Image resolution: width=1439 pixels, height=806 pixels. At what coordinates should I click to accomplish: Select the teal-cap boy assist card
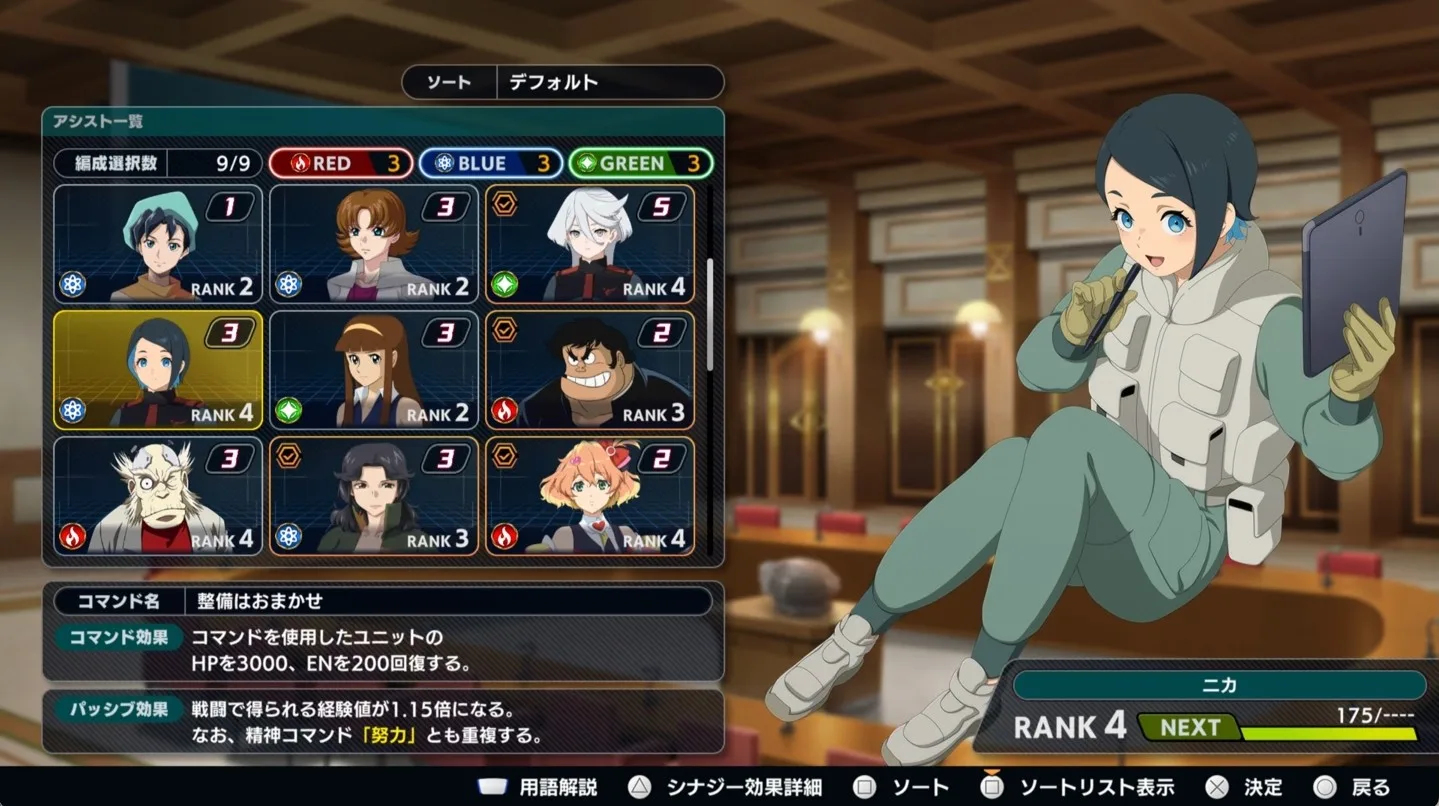[158, 244]
